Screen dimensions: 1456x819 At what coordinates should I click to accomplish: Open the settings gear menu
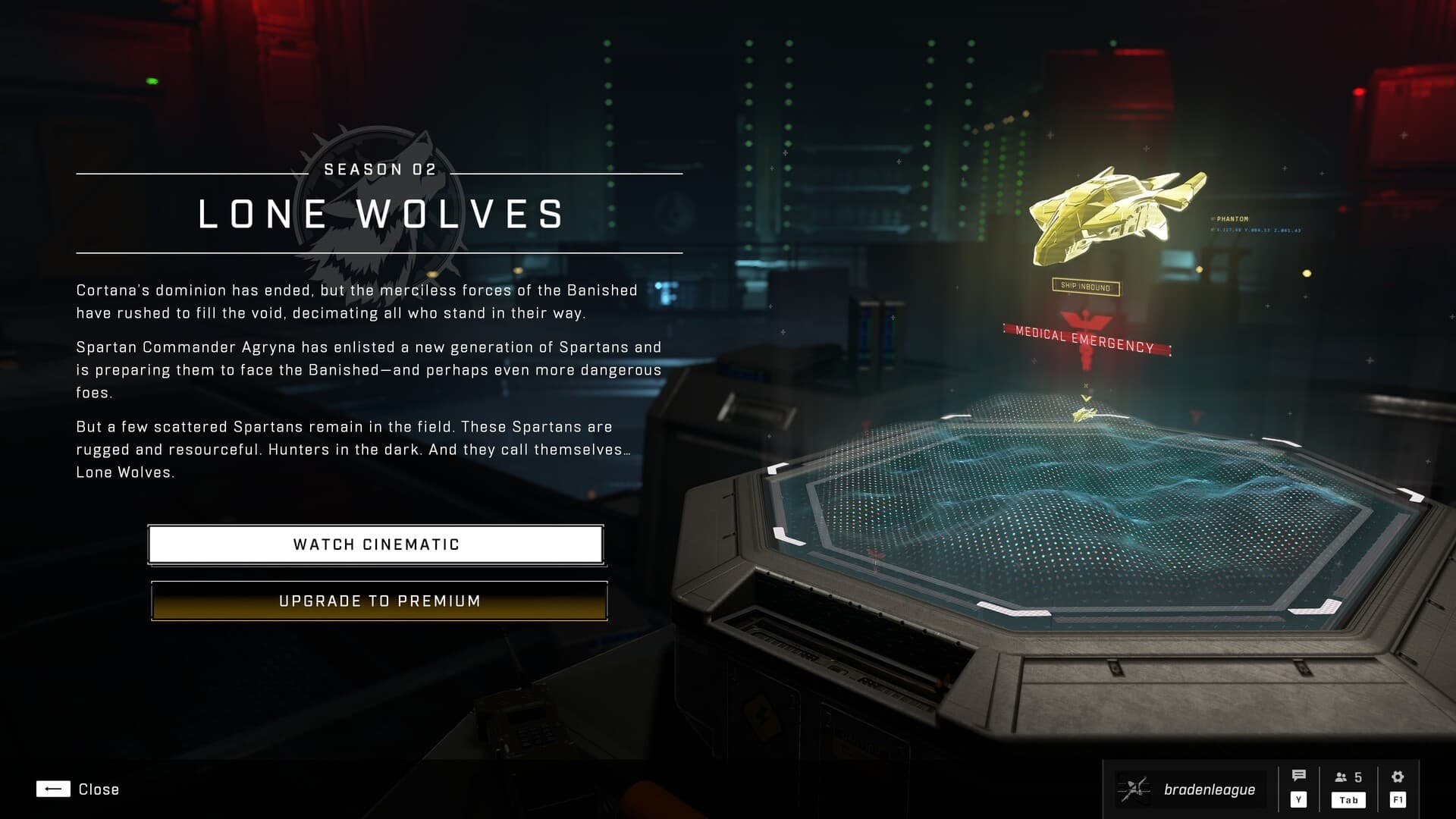click(x=1398, y=777)
